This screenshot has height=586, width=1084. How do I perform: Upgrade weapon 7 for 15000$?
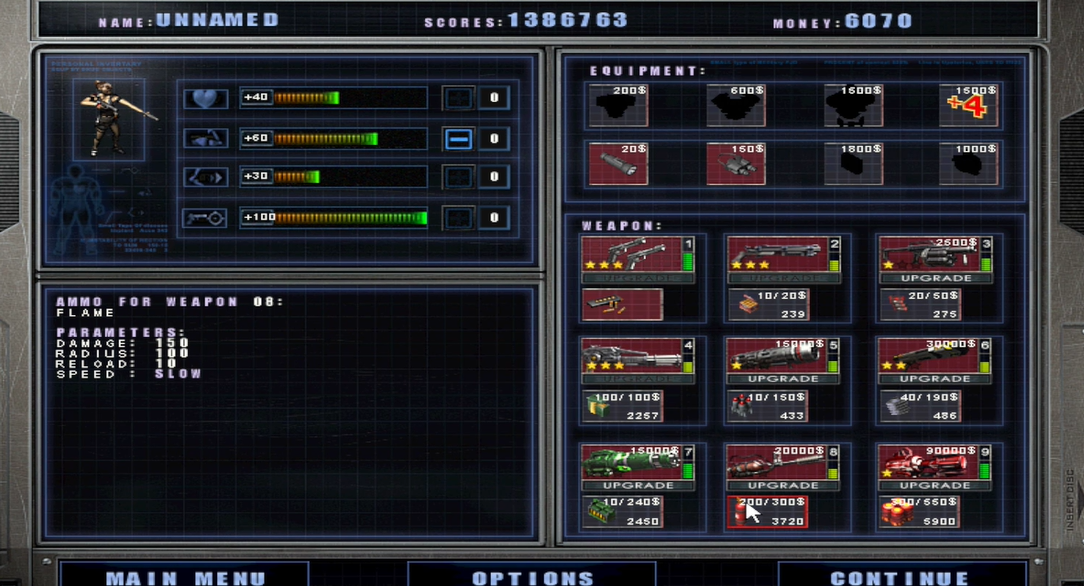point(637,485)
